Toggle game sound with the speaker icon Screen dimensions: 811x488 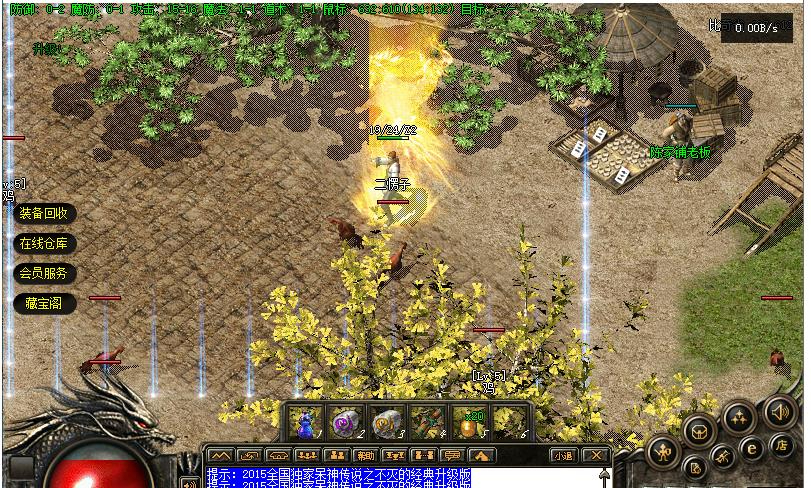coord(779,411)
